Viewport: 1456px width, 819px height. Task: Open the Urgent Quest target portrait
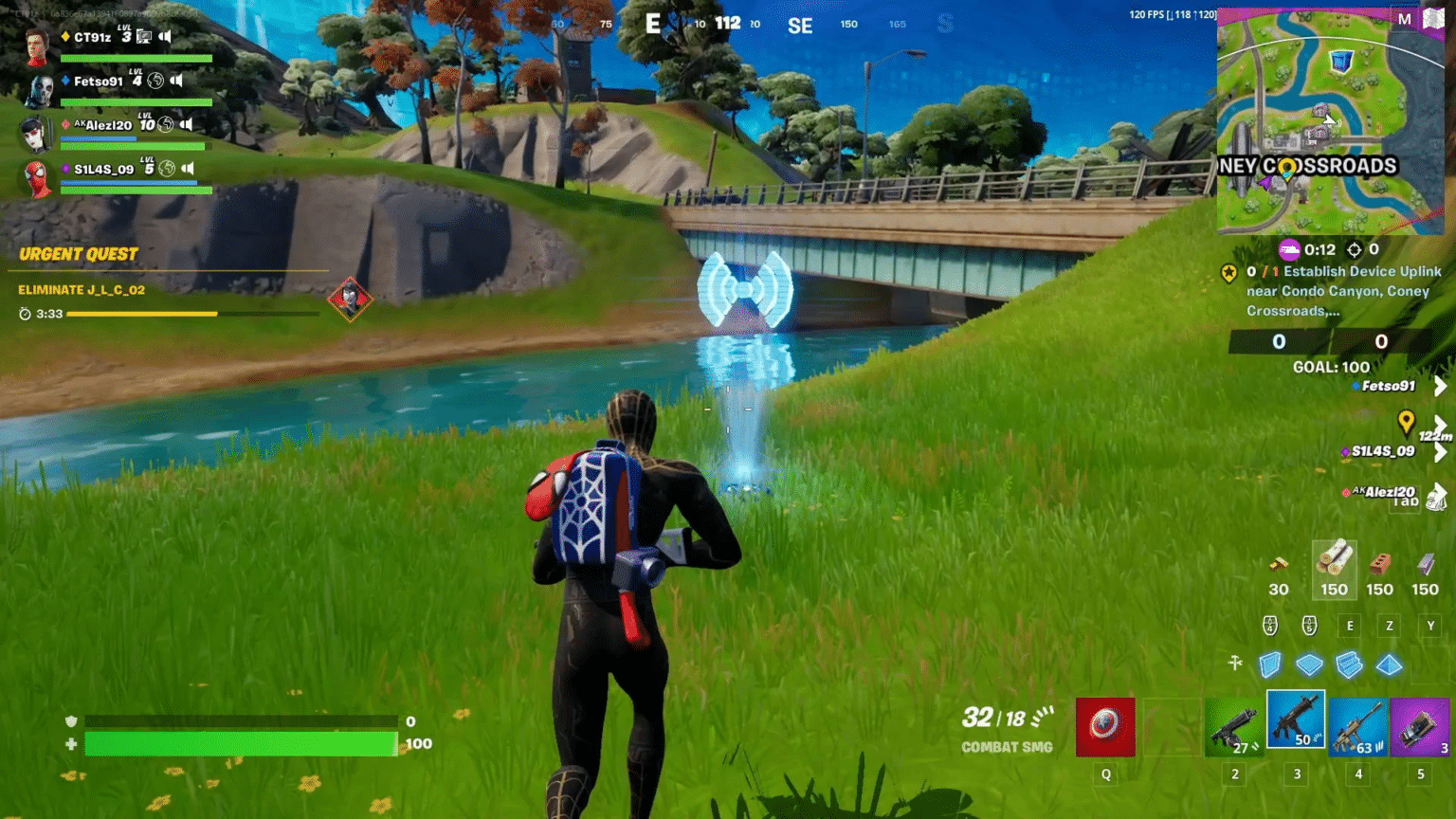tap(350, 299)
